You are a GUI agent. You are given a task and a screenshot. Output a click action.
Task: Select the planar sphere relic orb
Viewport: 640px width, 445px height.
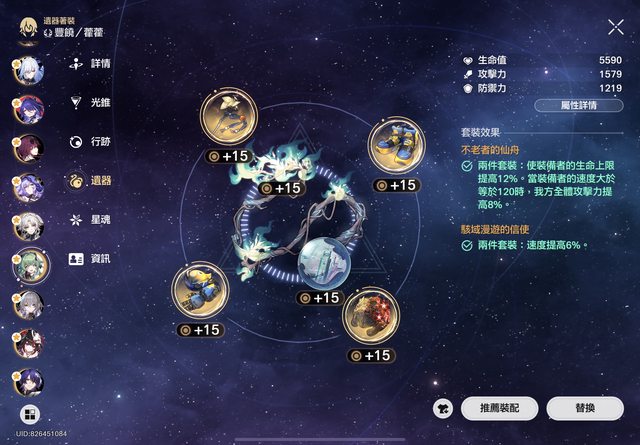coord(325,263)
